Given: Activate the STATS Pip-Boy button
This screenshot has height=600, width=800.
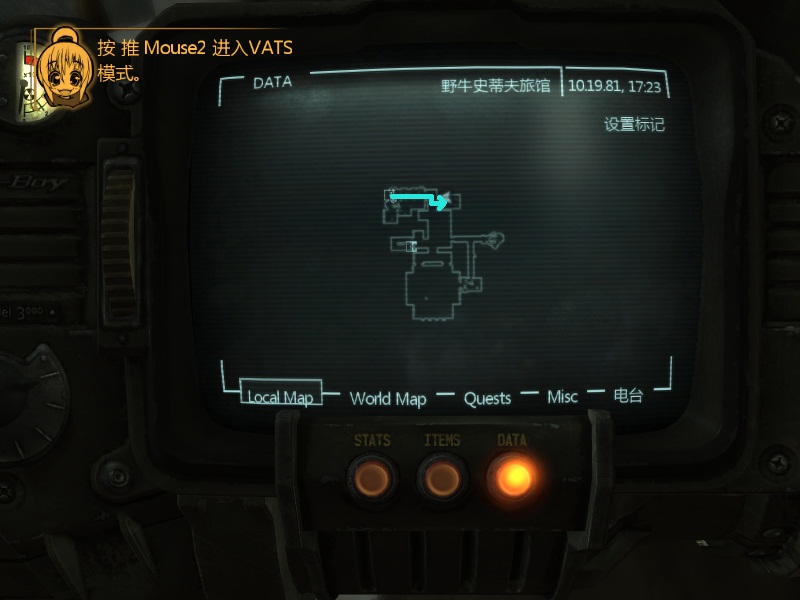Looking at the screenshot, I should [x=372, y=477].
